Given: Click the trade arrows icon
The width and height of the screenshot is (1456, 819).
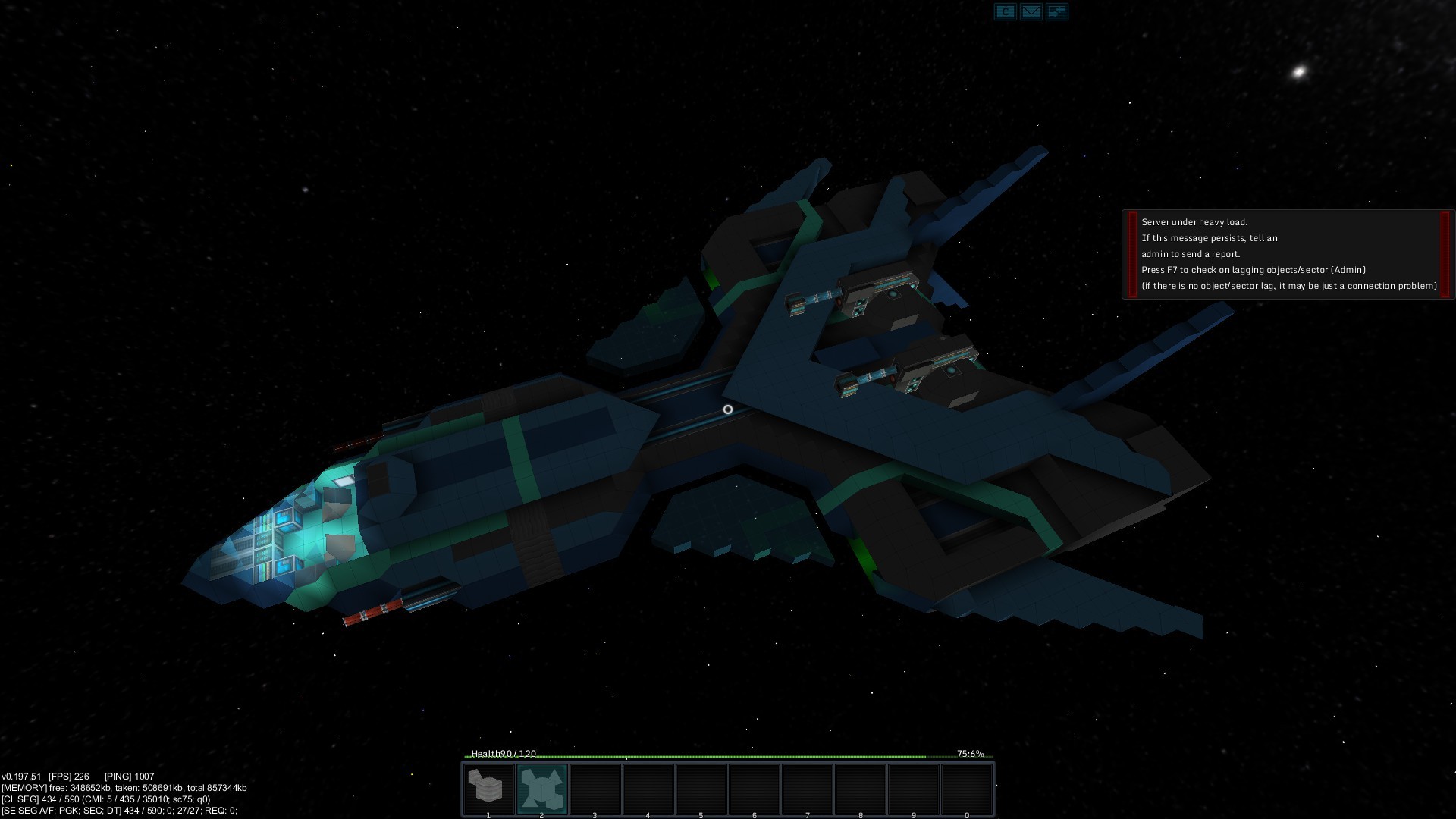Looking at the screenshot, I should click(x=1056, y=11).
